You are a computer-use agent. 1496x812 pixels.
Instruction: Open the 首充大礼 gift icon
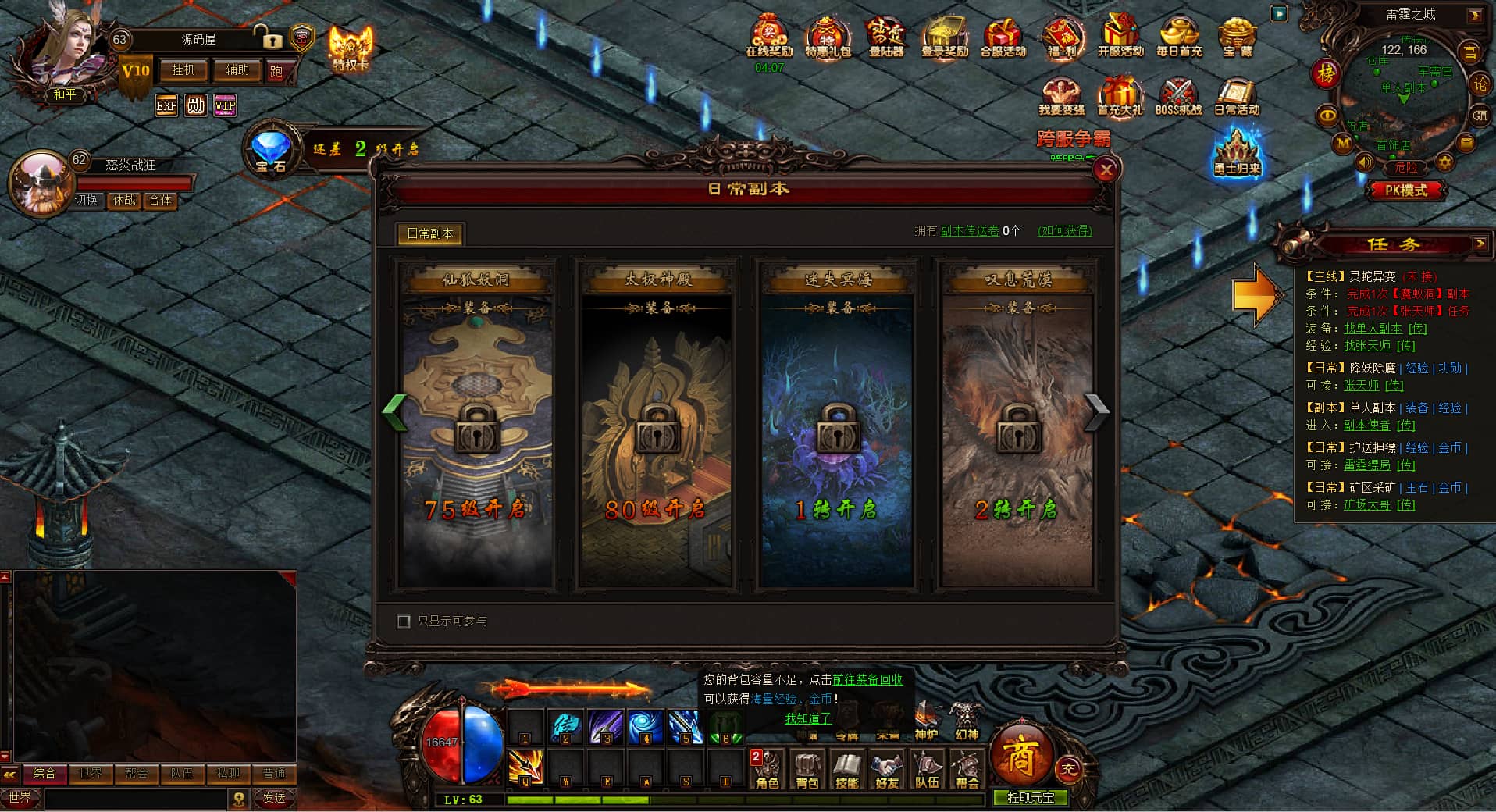pyautogui.click(x=1120, y=97)
